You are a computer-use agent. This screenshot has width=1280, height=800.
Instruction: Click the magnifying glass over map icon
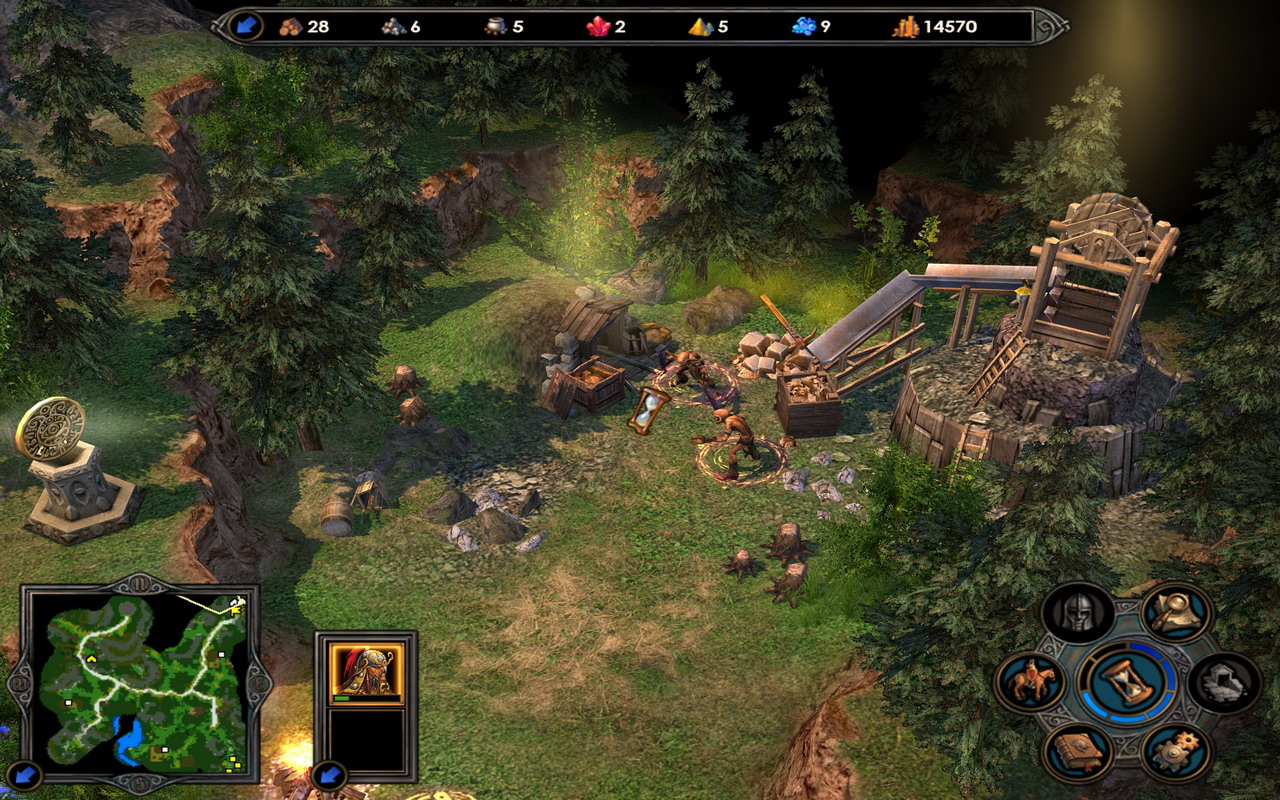[x=1176, y=612]
